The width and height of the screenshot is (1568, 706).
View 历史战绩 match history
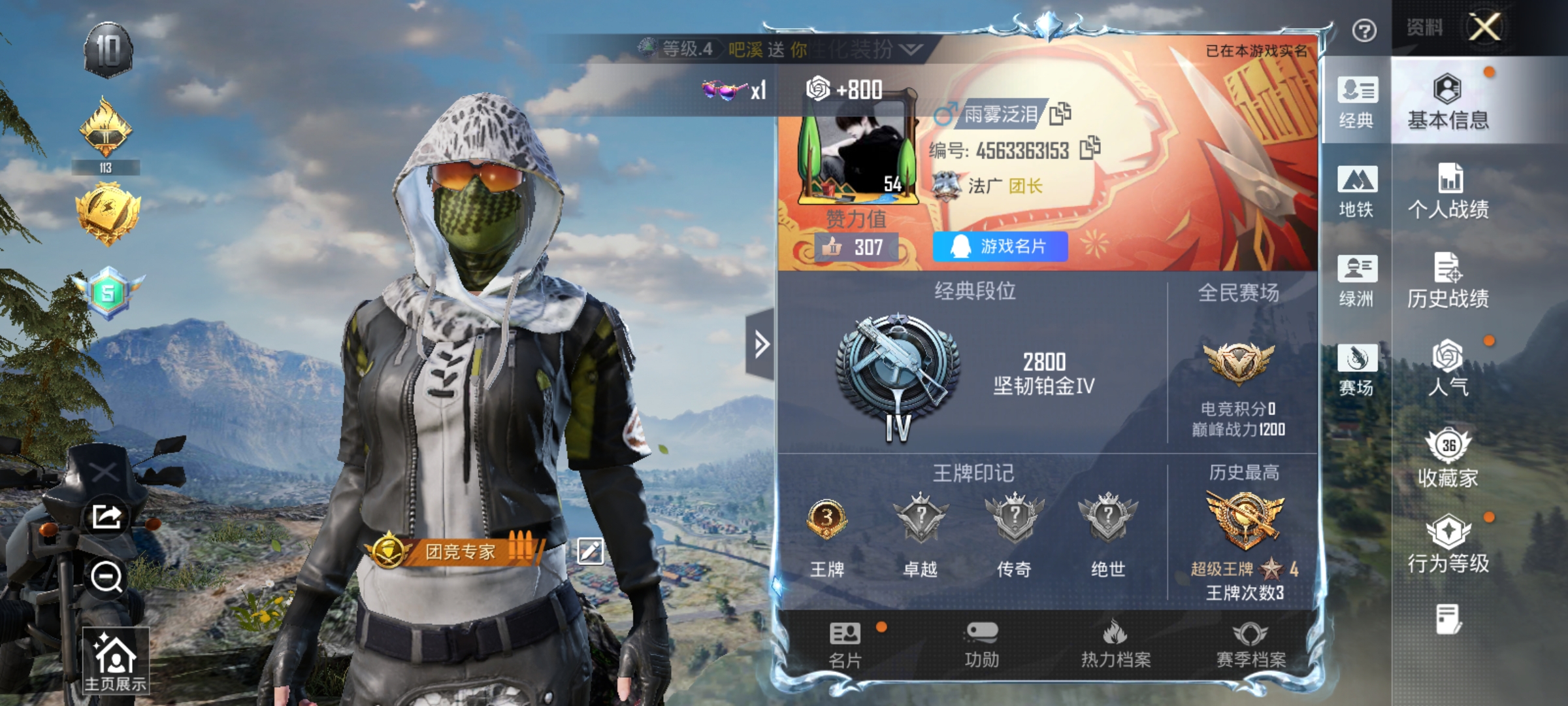(x=1448, y=280)
